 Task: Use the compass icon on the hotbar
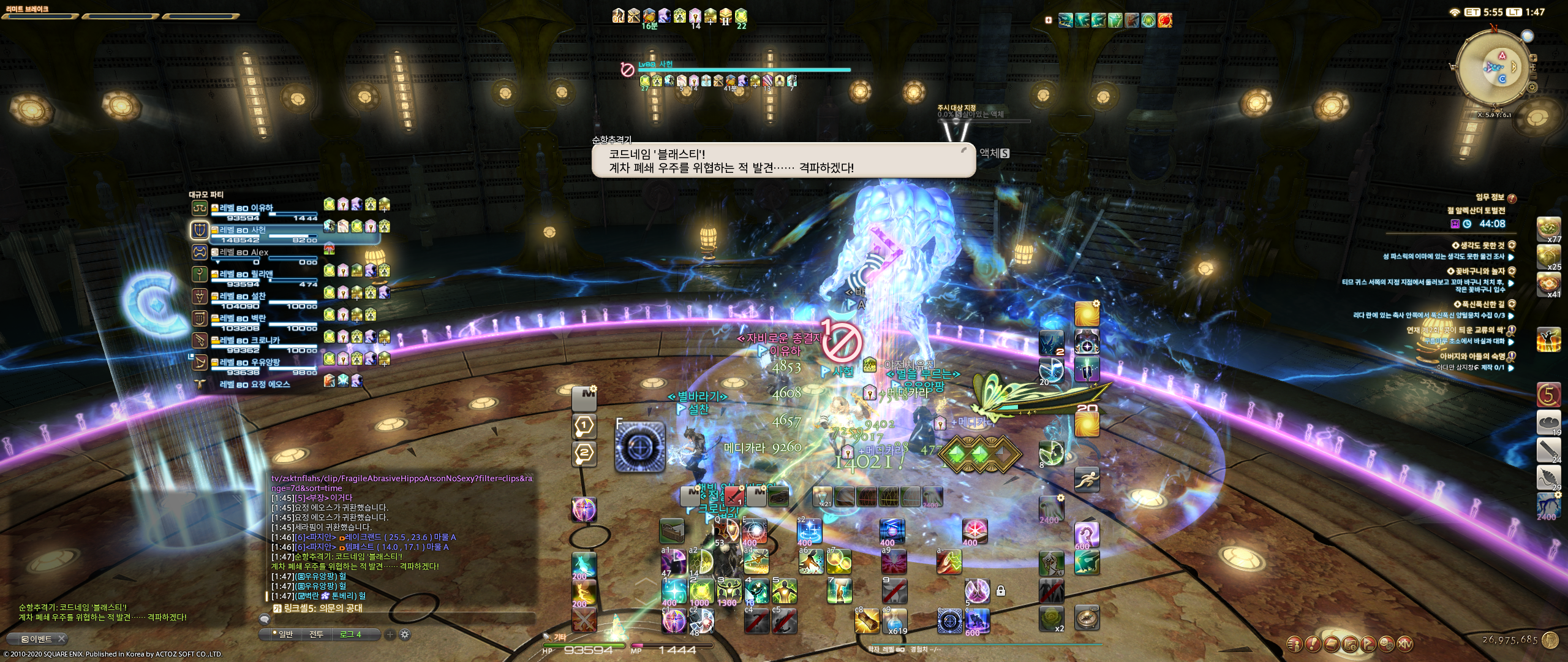[x=1087, y=618]
